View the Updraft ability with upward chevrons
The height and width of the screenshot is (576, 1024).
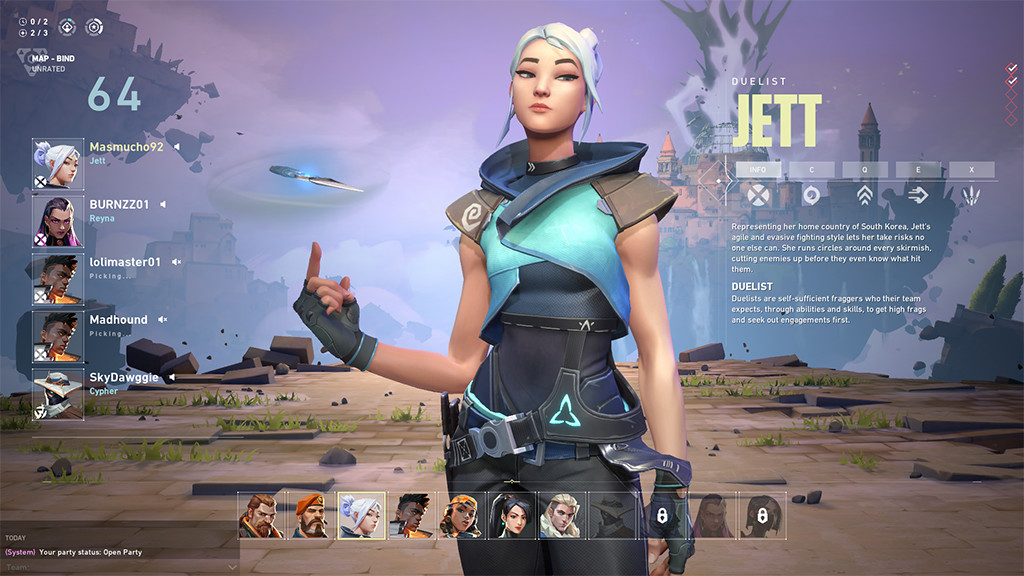[865, 194]
